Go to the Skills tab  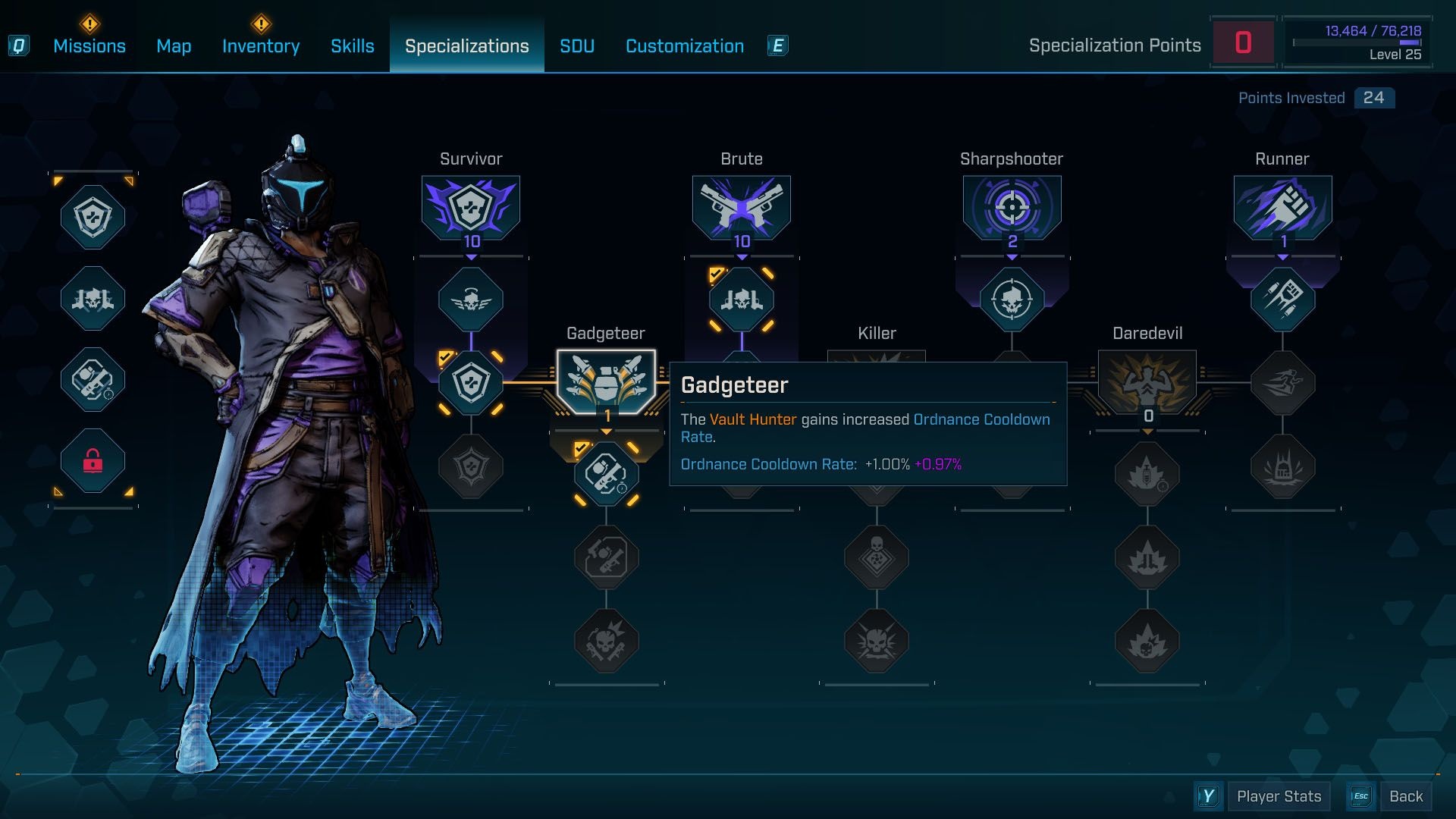(x=353, y=46)
